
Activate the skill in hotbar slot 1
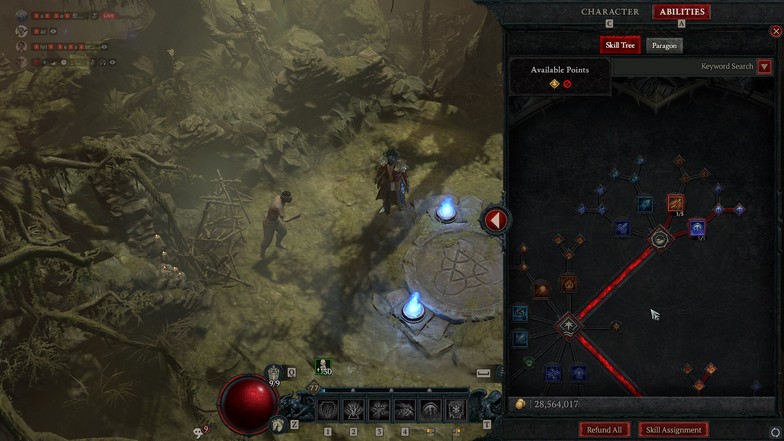click(x=327, y=409)
